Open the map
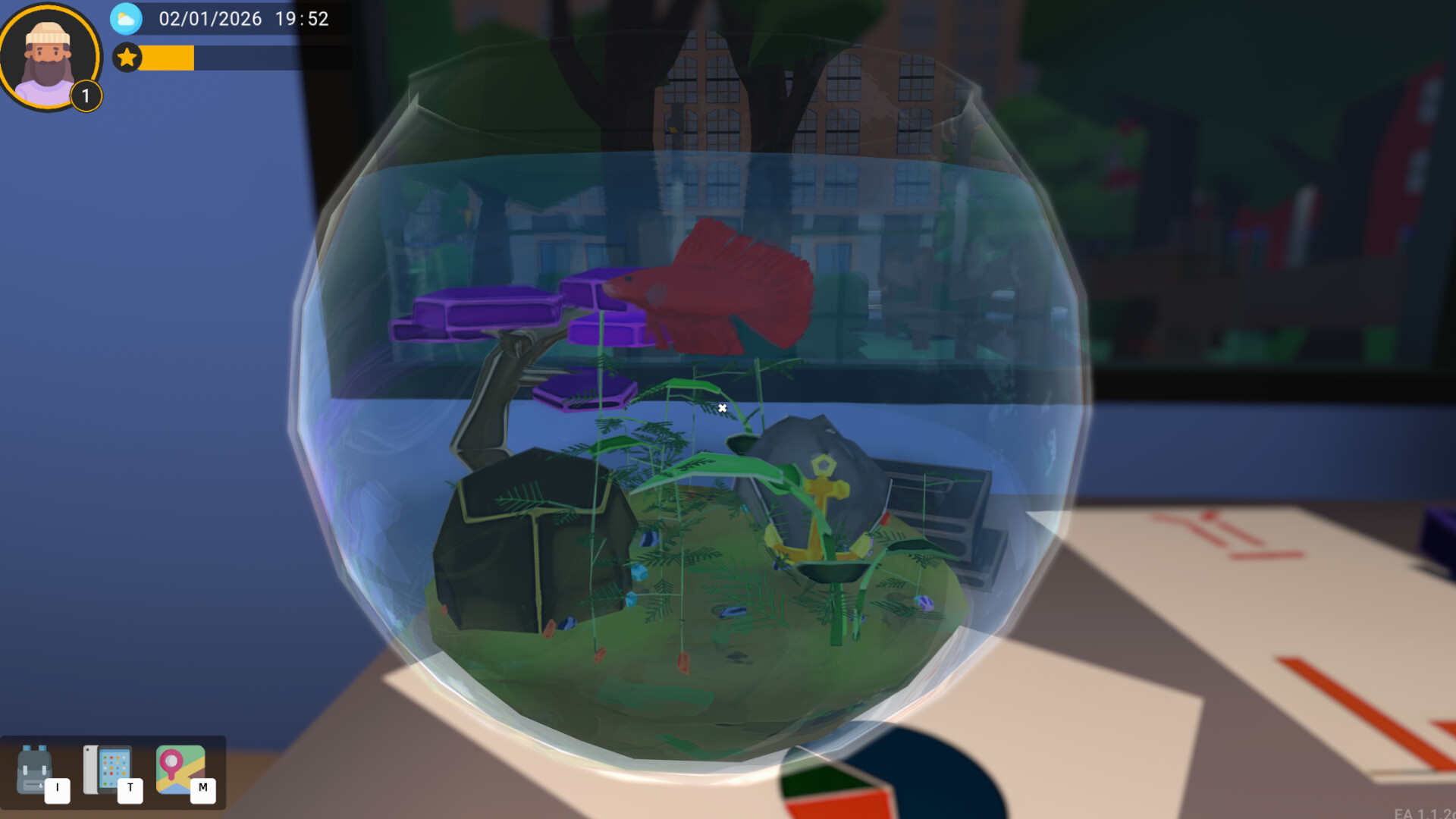 (180, 766)
